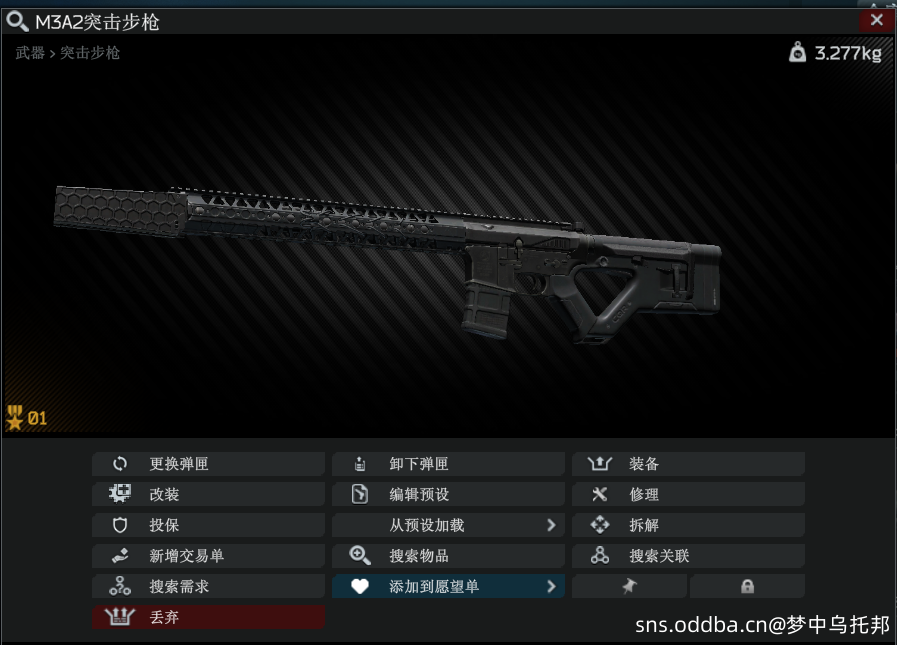Choose the 修理 (repair) option
Image resolution: width=897 pixels, height=645 pixels.
[x=688, y=494]
